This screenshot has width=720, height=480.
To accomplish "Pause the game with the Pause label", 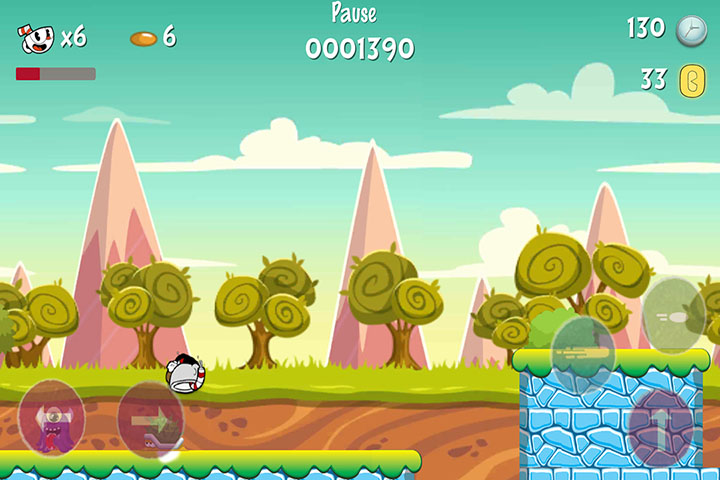I will pos(354,13).
